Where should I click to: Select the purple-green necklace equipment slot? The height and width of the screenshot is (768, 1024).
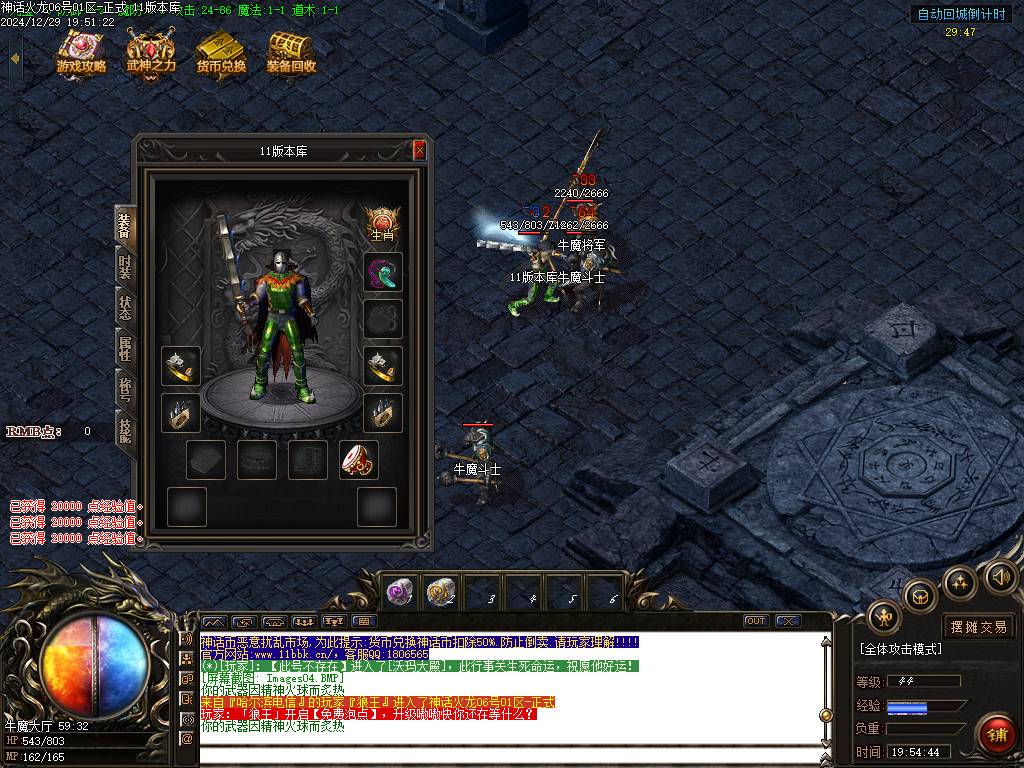(x=383, y=272)
